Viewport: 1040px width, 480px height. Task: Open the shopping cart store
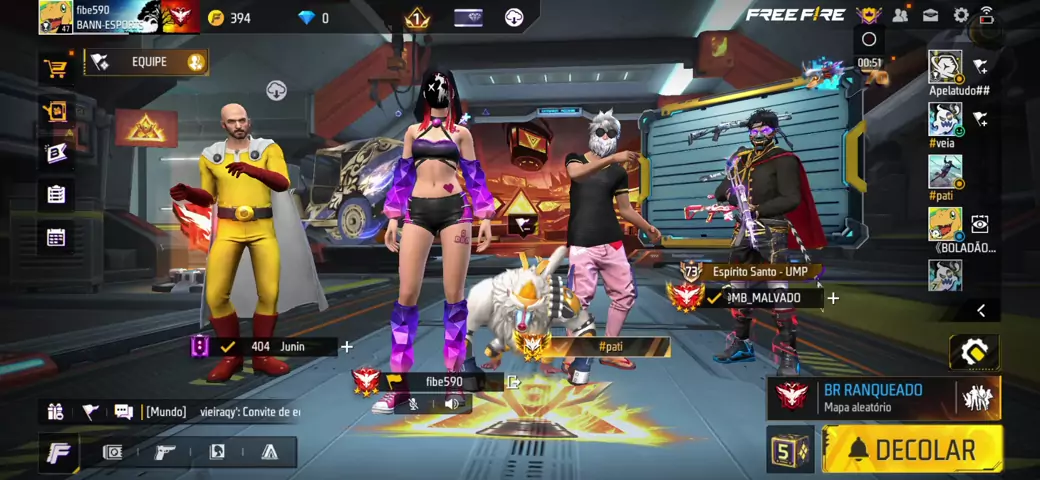(x=55, y=68)
